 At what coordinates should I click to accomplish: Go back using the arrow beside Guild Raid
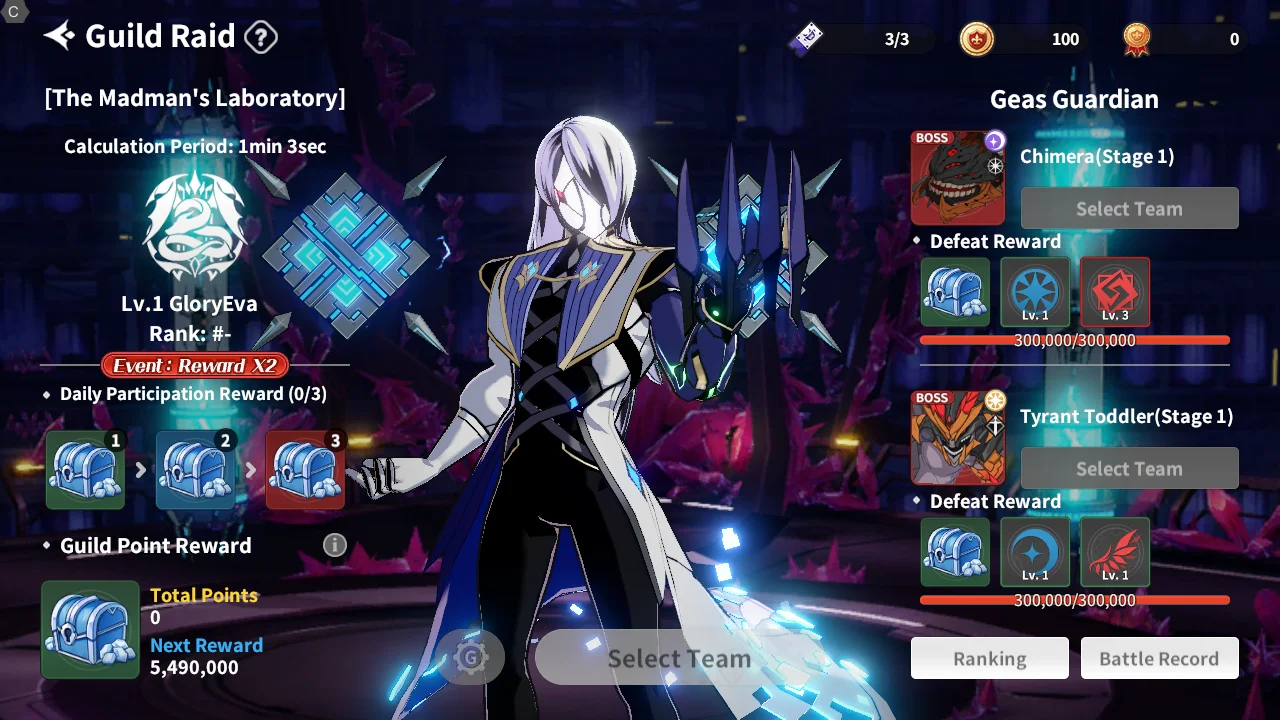click(59, 37)
